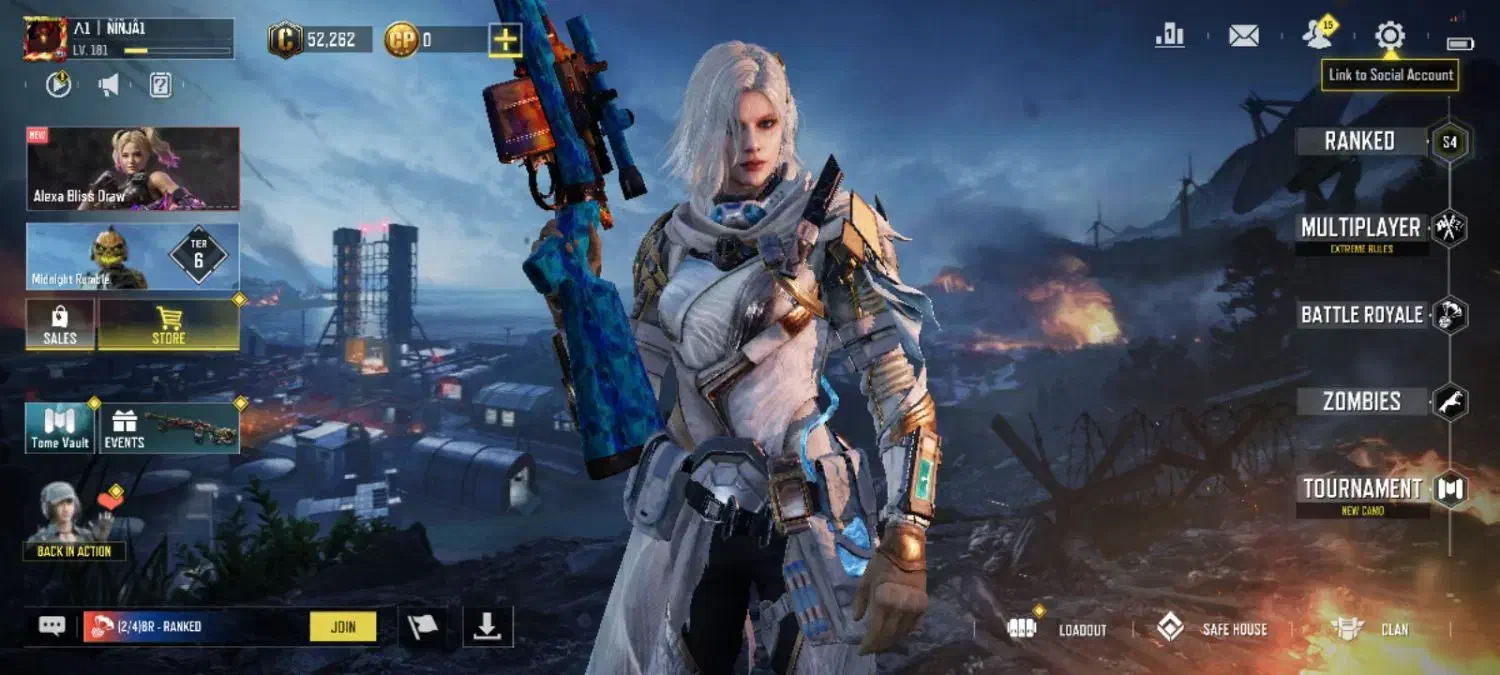Open the Ranked mode
1500x675 pixels.
(1359, 141)
